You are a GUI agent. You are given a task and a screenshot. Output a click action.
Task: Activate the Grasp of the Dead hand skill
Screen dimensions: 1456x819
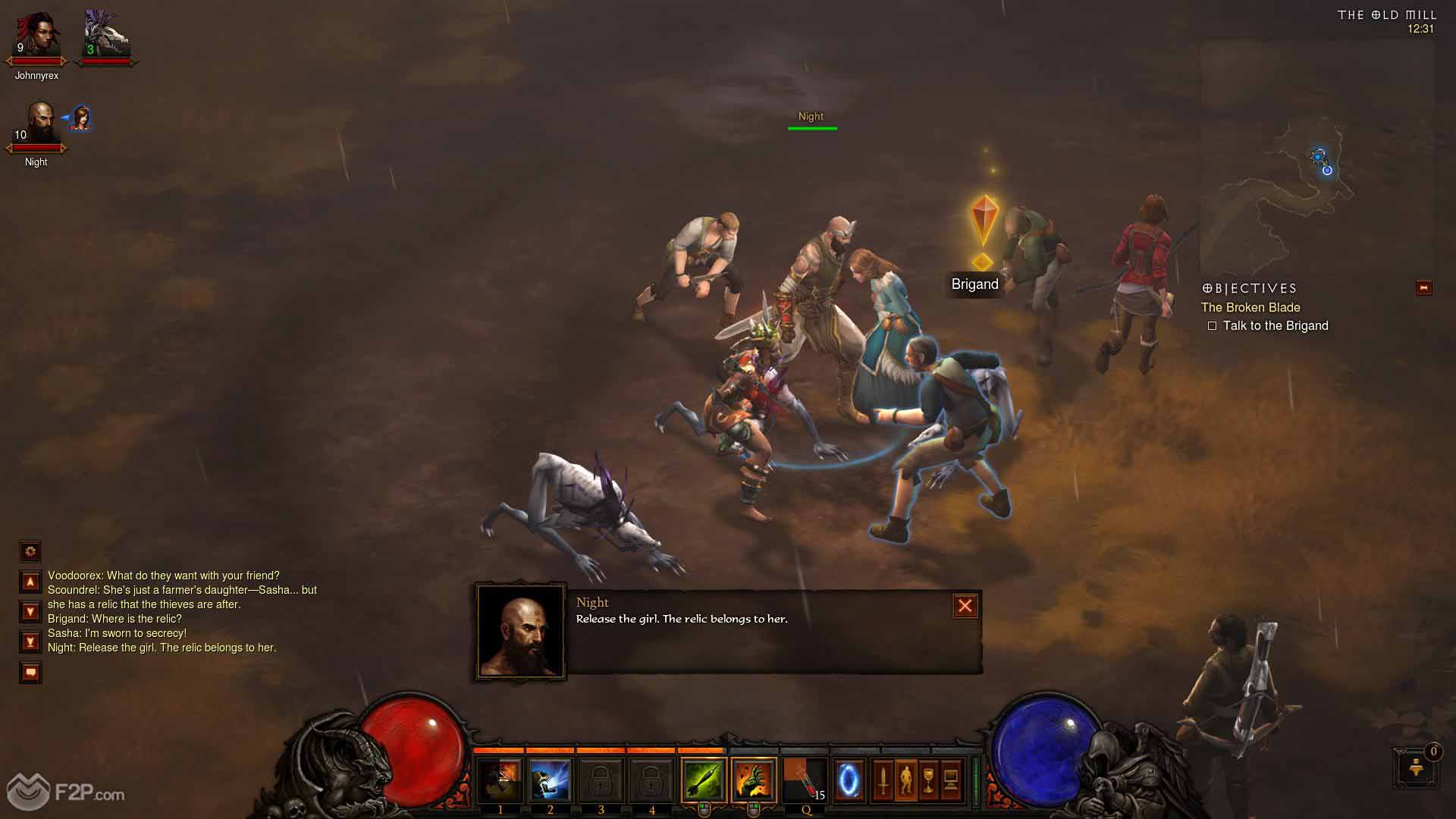[x=754, y=780]
